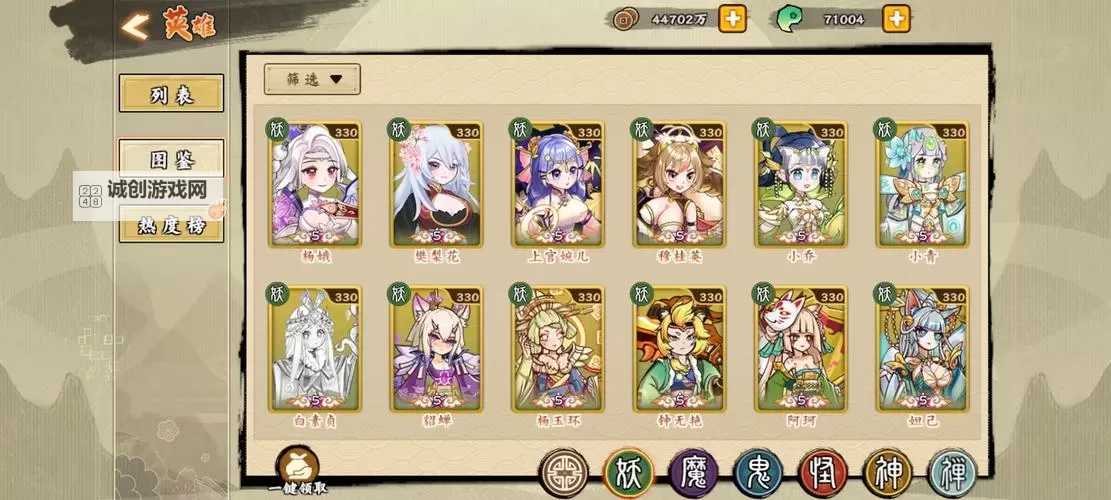Choose the 貂蝉 hero card

click(437, 350)
